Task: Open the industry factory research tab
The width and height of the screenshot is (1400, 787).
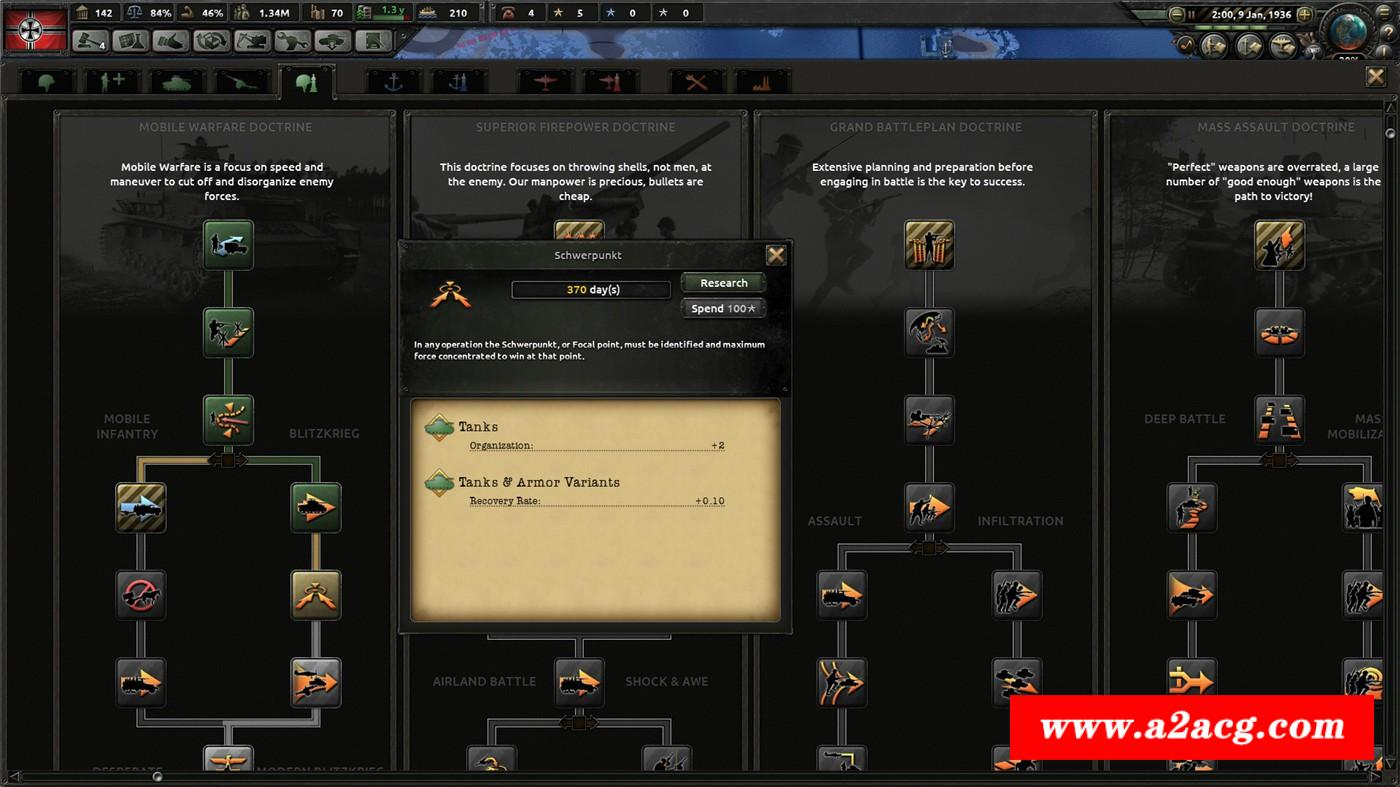Action: point(763,82)
